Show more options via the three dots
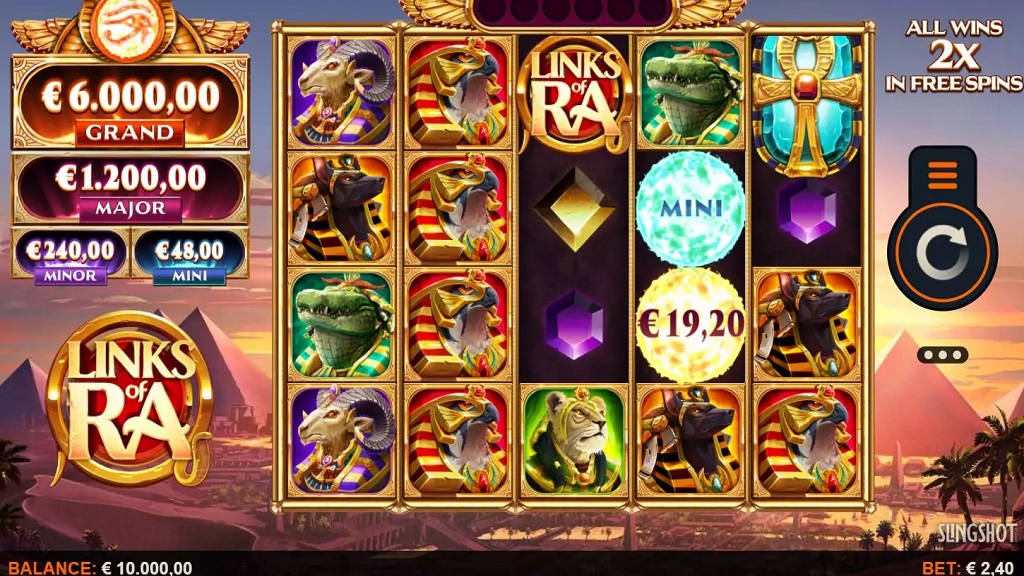Screen dimensions: 1024x576 942,354
